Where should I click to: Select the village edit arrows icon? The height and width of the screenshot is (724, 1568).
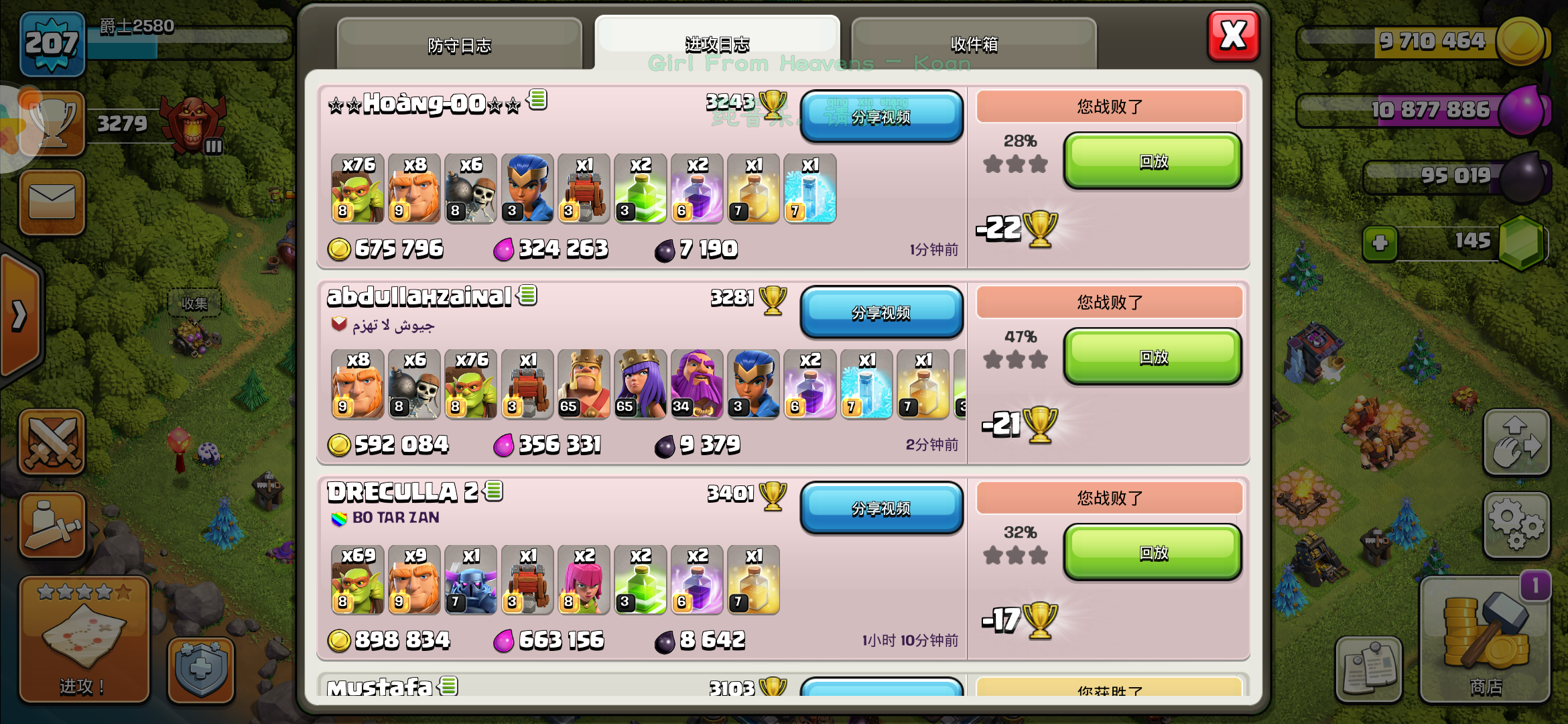click(1517, 442)
